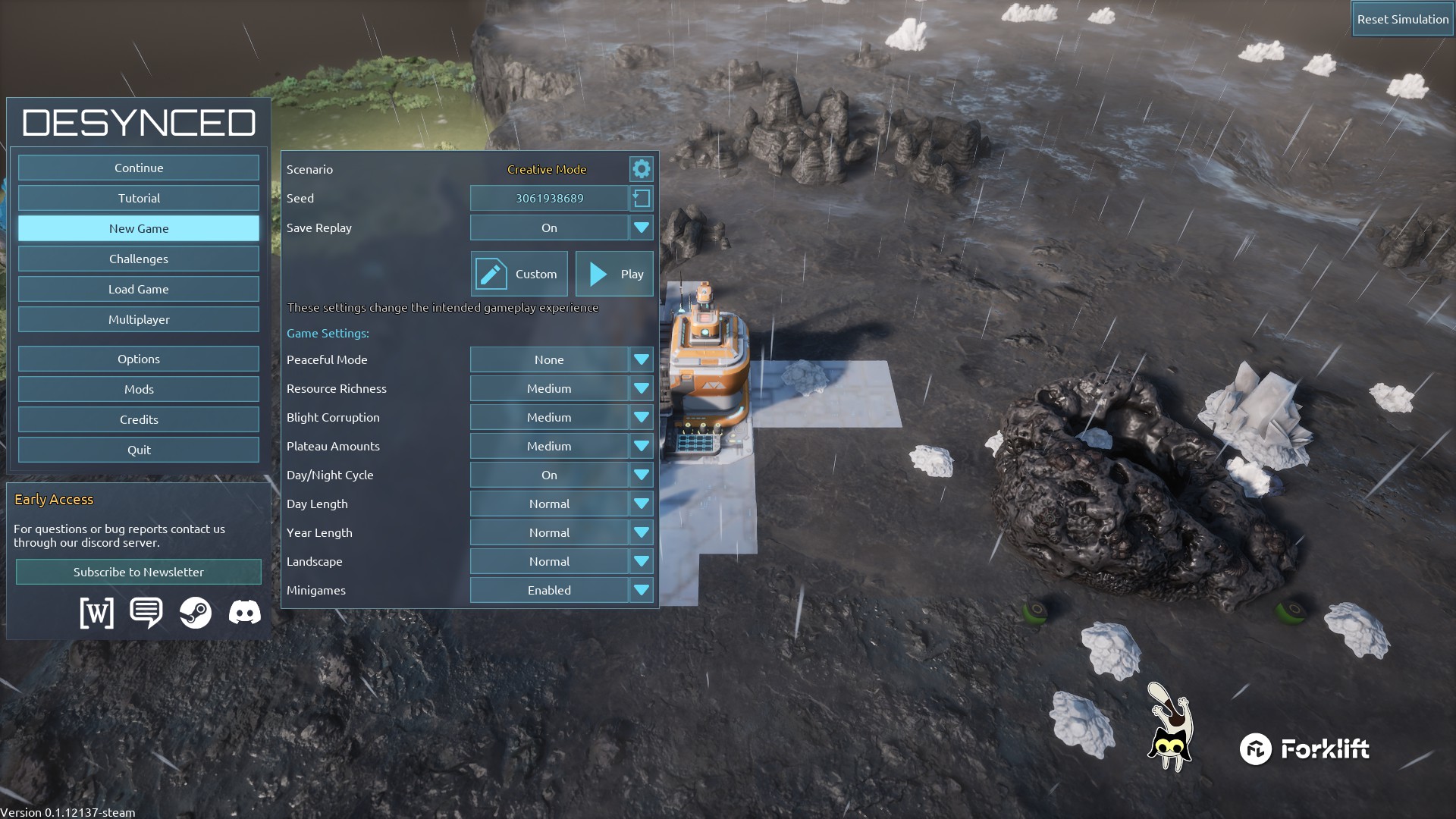Choose the Multiplayer menu entry
Image resolution: width=1456 pixels, height=819 pixels.
pos(139,319)
